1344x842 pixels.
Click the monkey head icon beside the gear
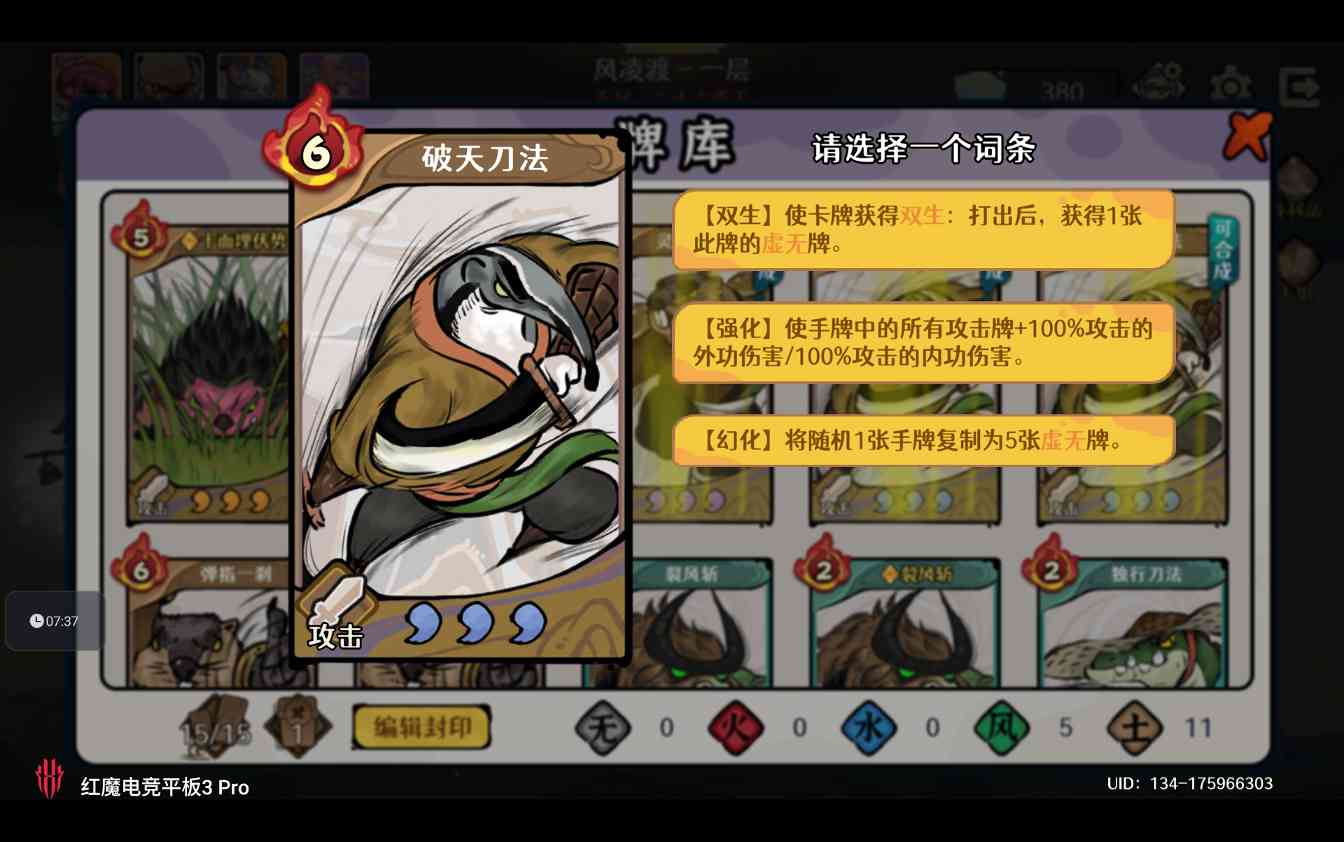click(1157, 80)
